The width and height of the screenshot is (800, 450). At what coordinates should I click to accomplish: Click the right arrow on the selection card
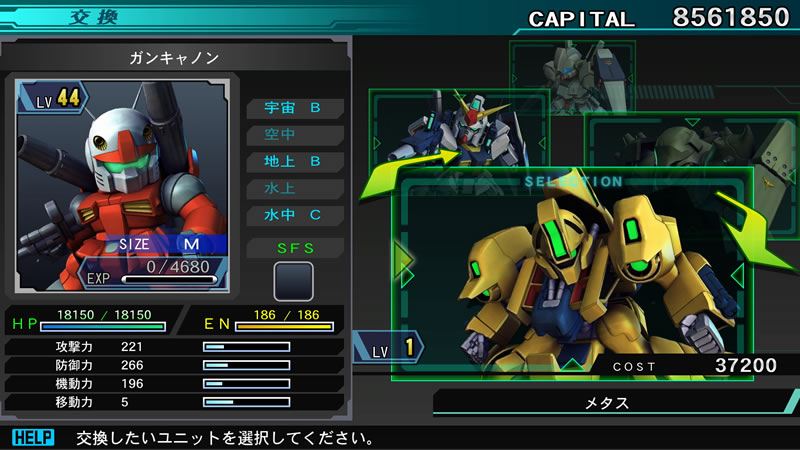(x=738, y=274)
